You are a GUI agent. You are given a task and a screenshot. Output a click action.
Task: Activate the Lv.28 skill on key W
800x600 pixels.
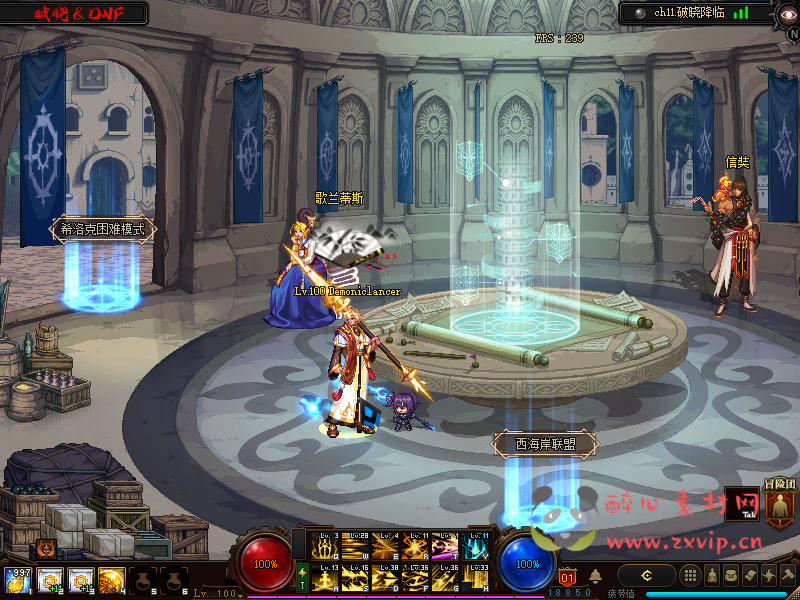click(x=354, y=548)
